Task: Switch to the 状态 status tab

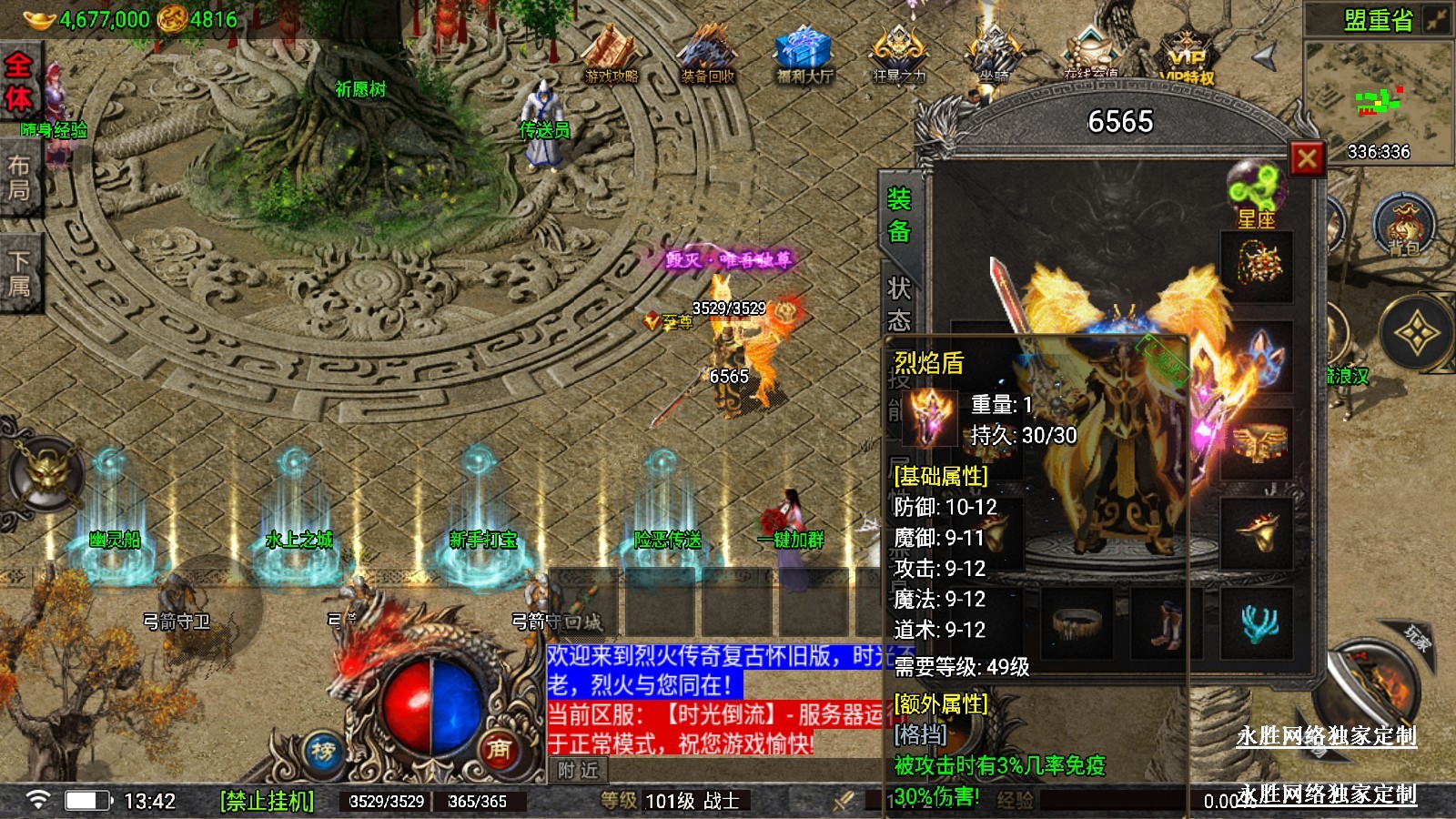Action: (899, 304)
